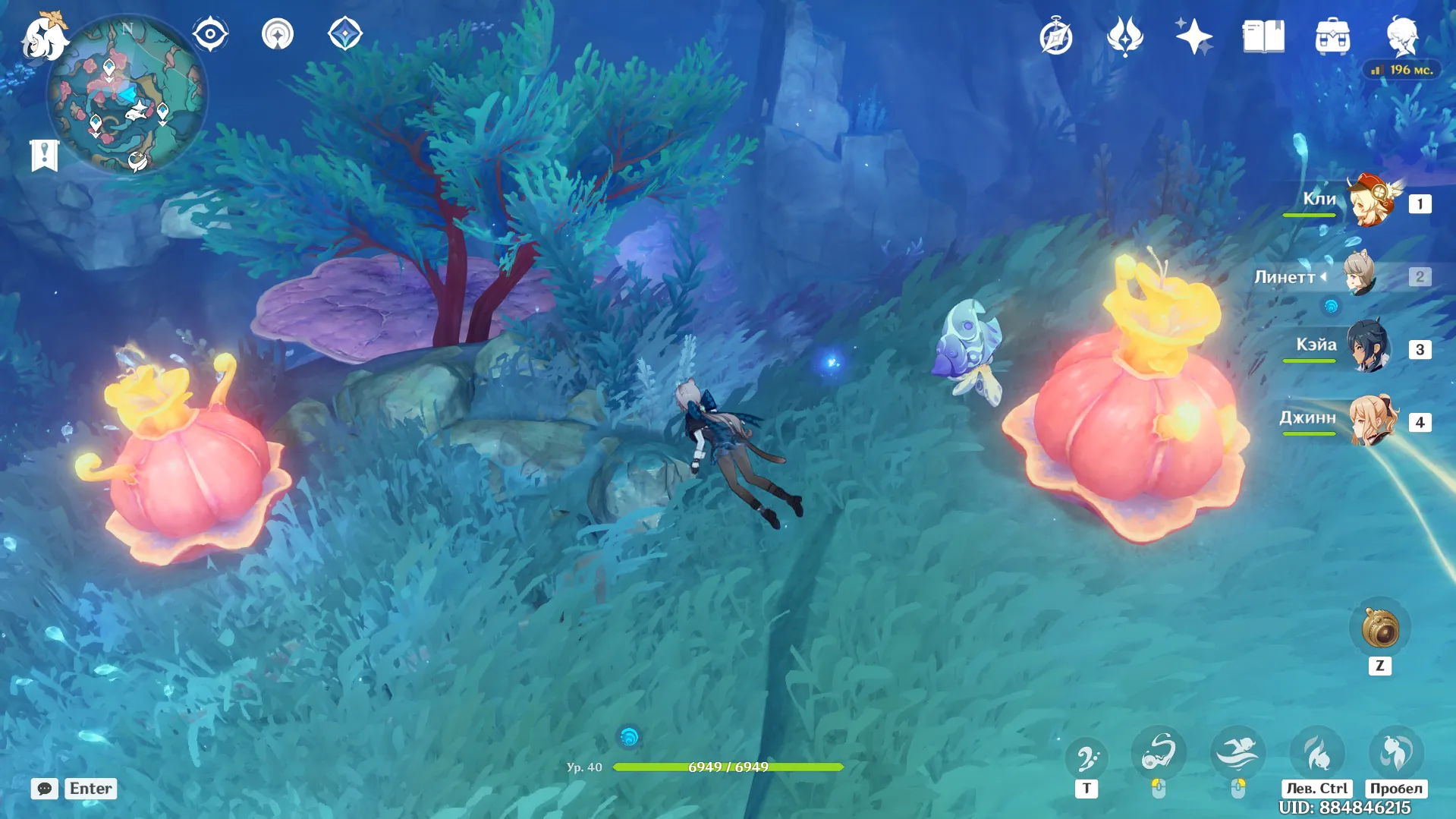Image resolution: width=1456 pixels, height=819 pixels.
Task: Open the compass adventure icon
Action: point(1055,37)
